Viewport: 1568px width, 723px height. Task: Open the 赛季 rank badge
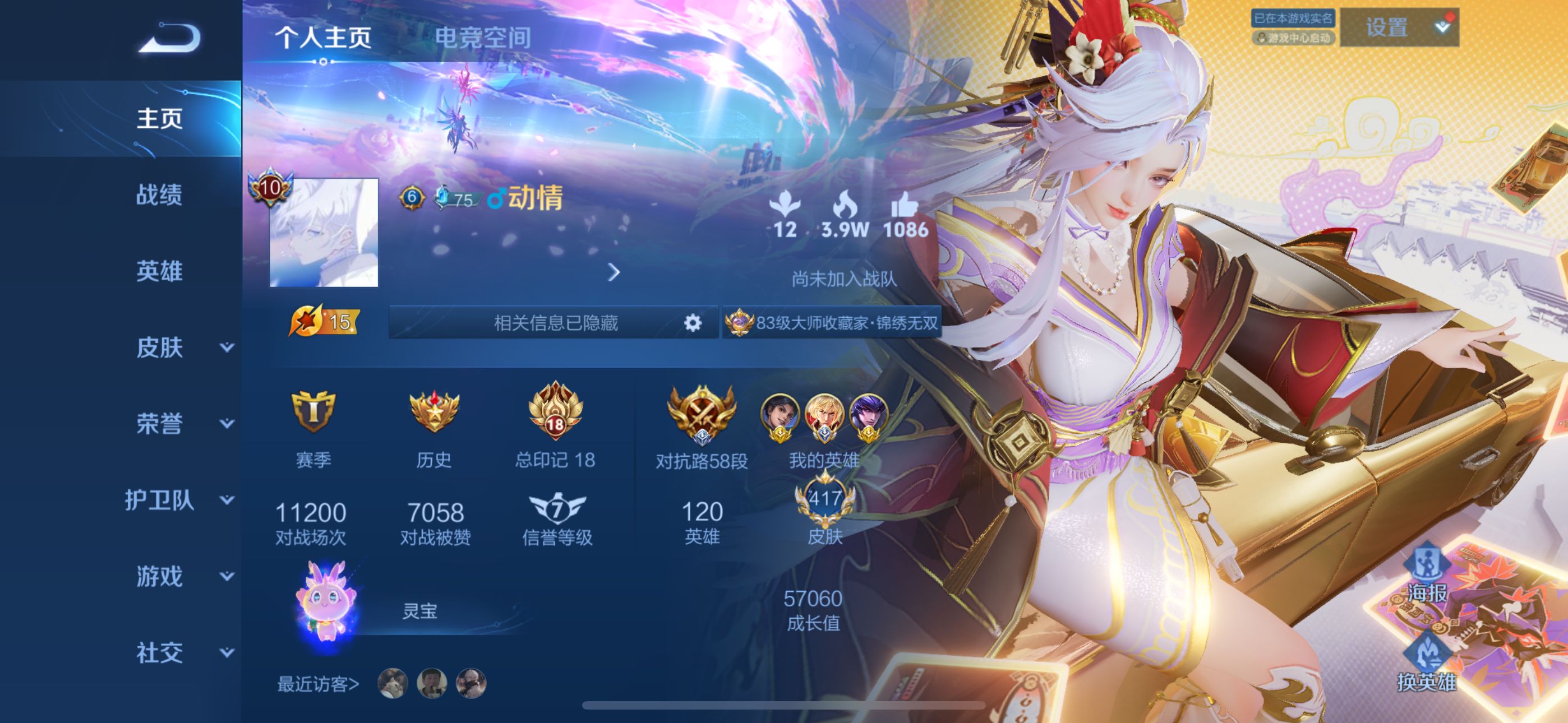point(313,427)
